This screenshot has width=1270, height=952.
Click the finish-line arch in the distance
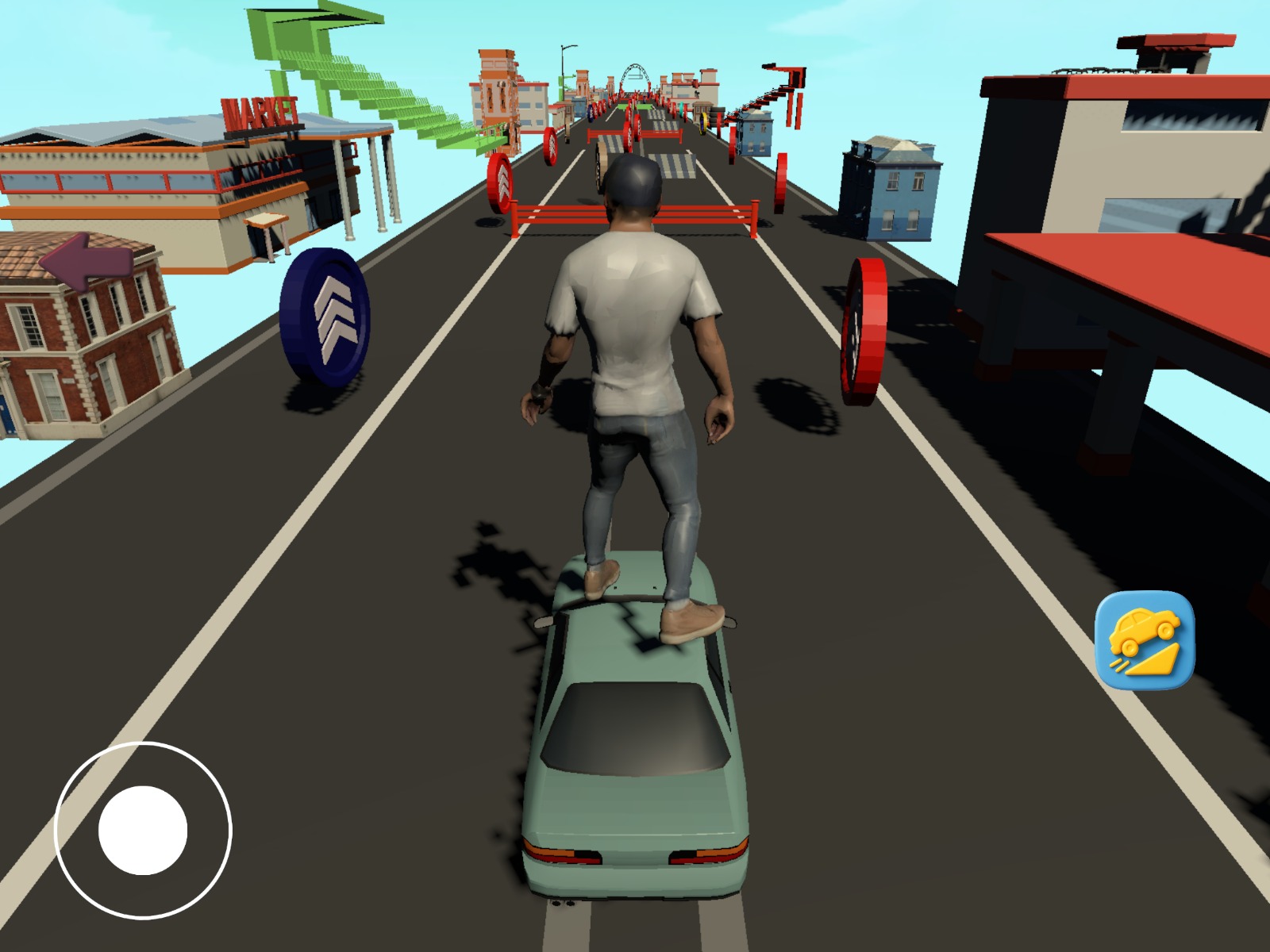click(x=633, y=75)
